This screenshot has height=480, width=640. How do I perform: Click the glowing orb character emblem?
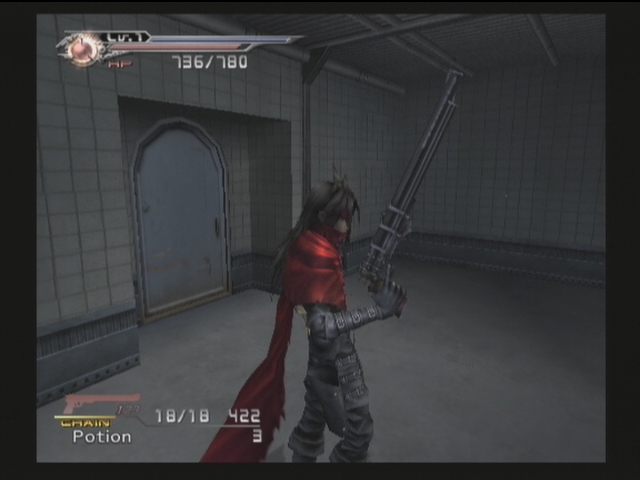coord(85,49)
